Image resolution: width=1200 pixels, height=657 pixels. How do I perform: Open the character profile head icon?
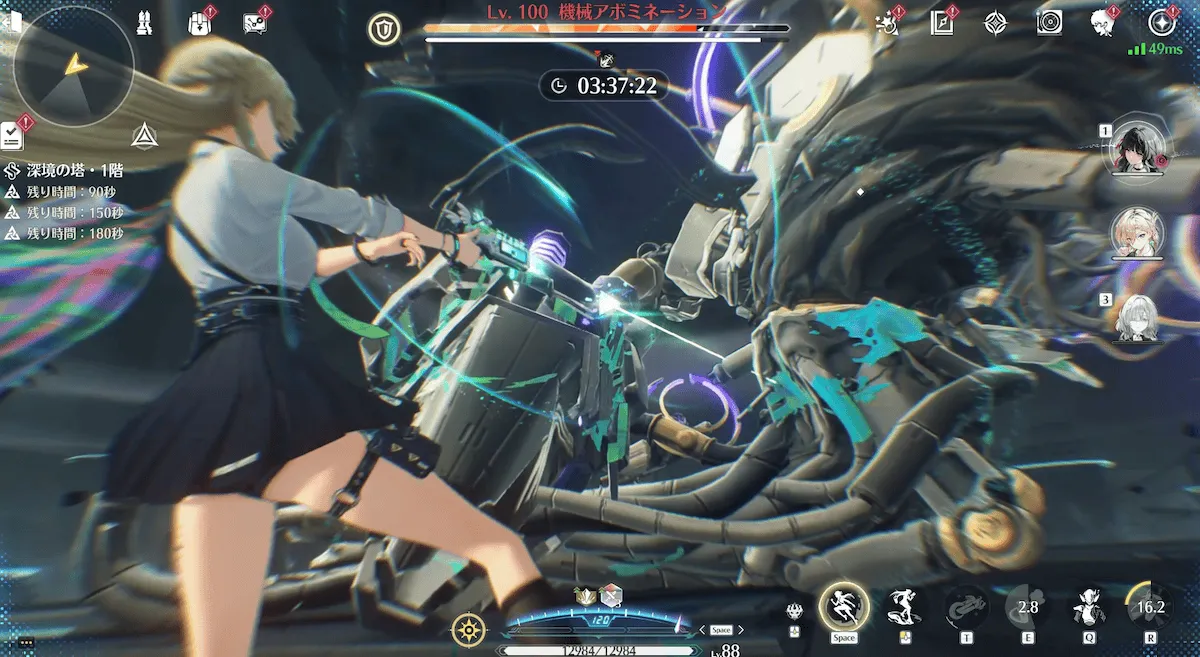coord(1103,22)
